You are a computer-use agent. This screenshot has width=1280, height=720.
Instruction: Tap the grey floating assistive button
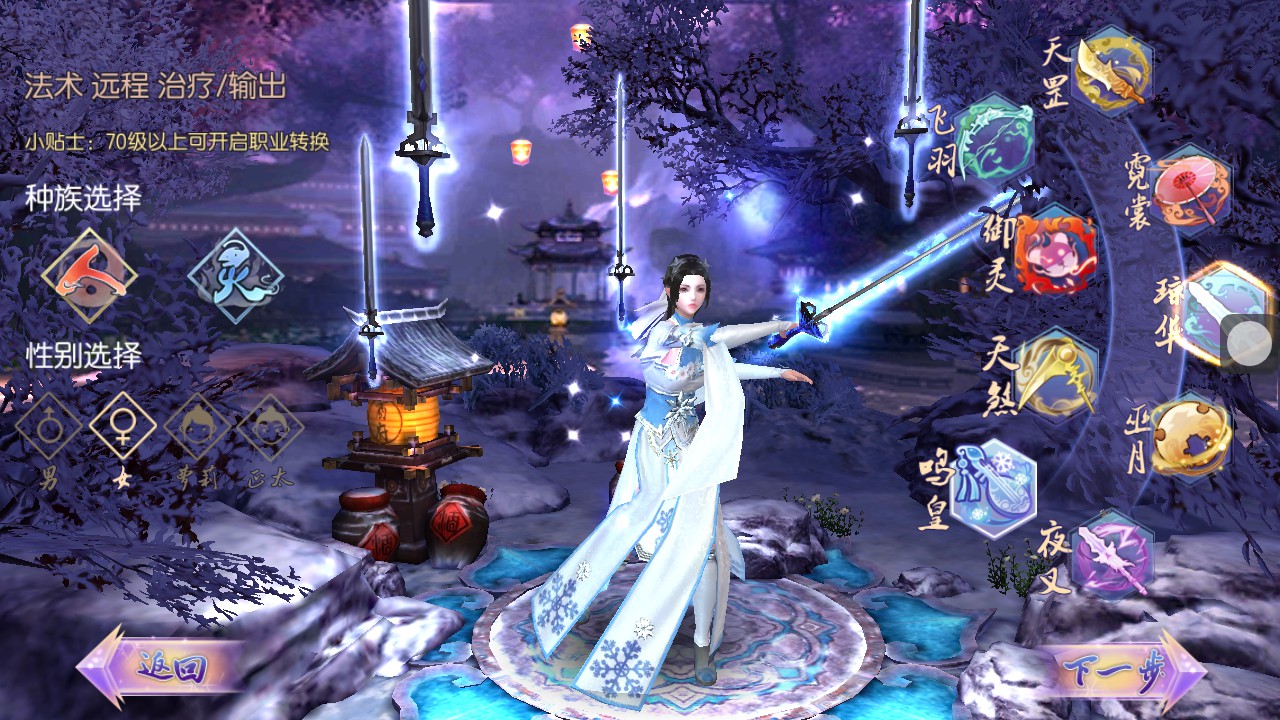click(x=1249, y=345)
